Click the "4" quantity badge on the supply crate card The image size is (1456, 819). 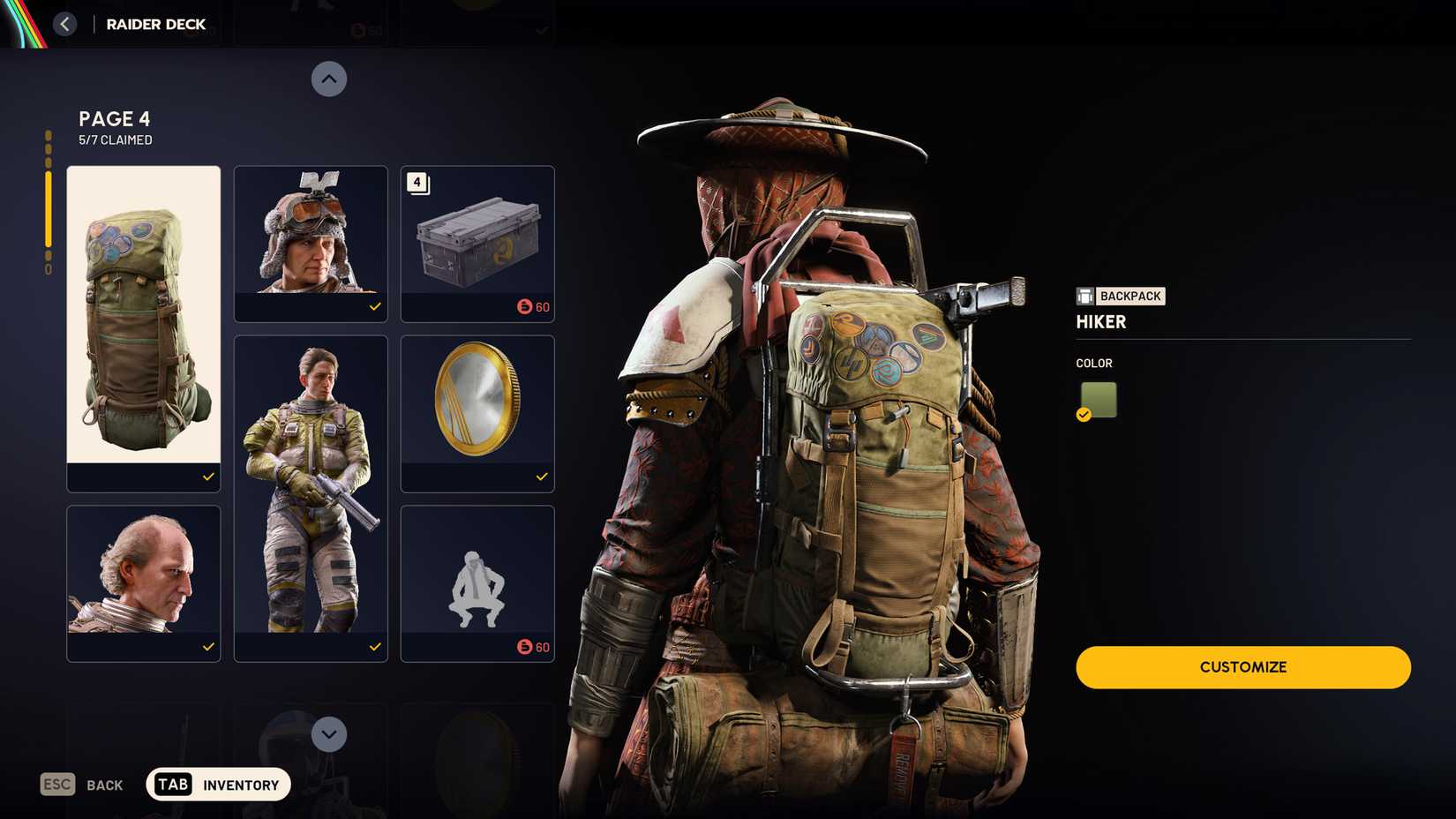416,182
